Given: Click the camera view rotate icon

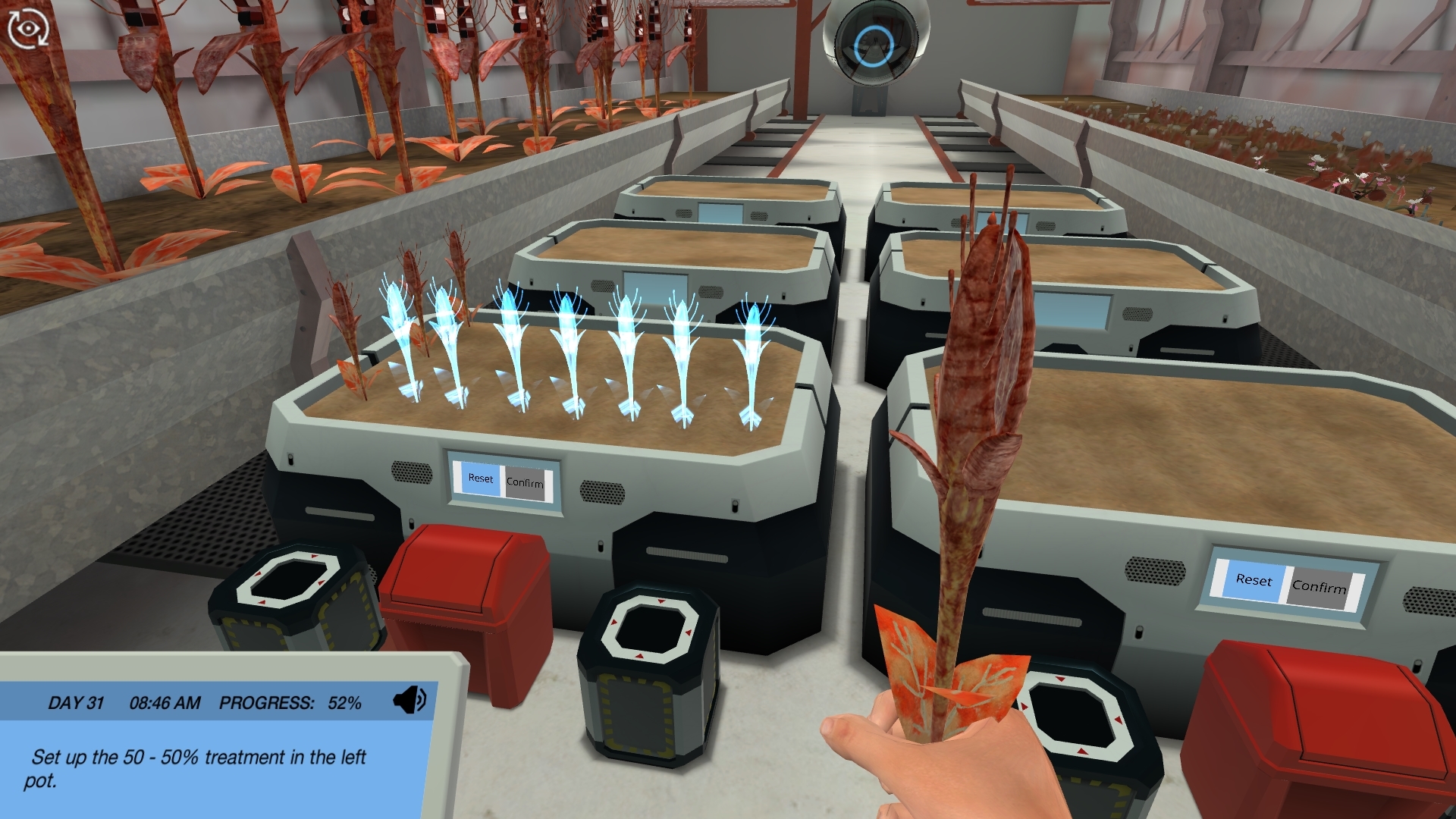Looking at the screenshot, I should (28, 29).
